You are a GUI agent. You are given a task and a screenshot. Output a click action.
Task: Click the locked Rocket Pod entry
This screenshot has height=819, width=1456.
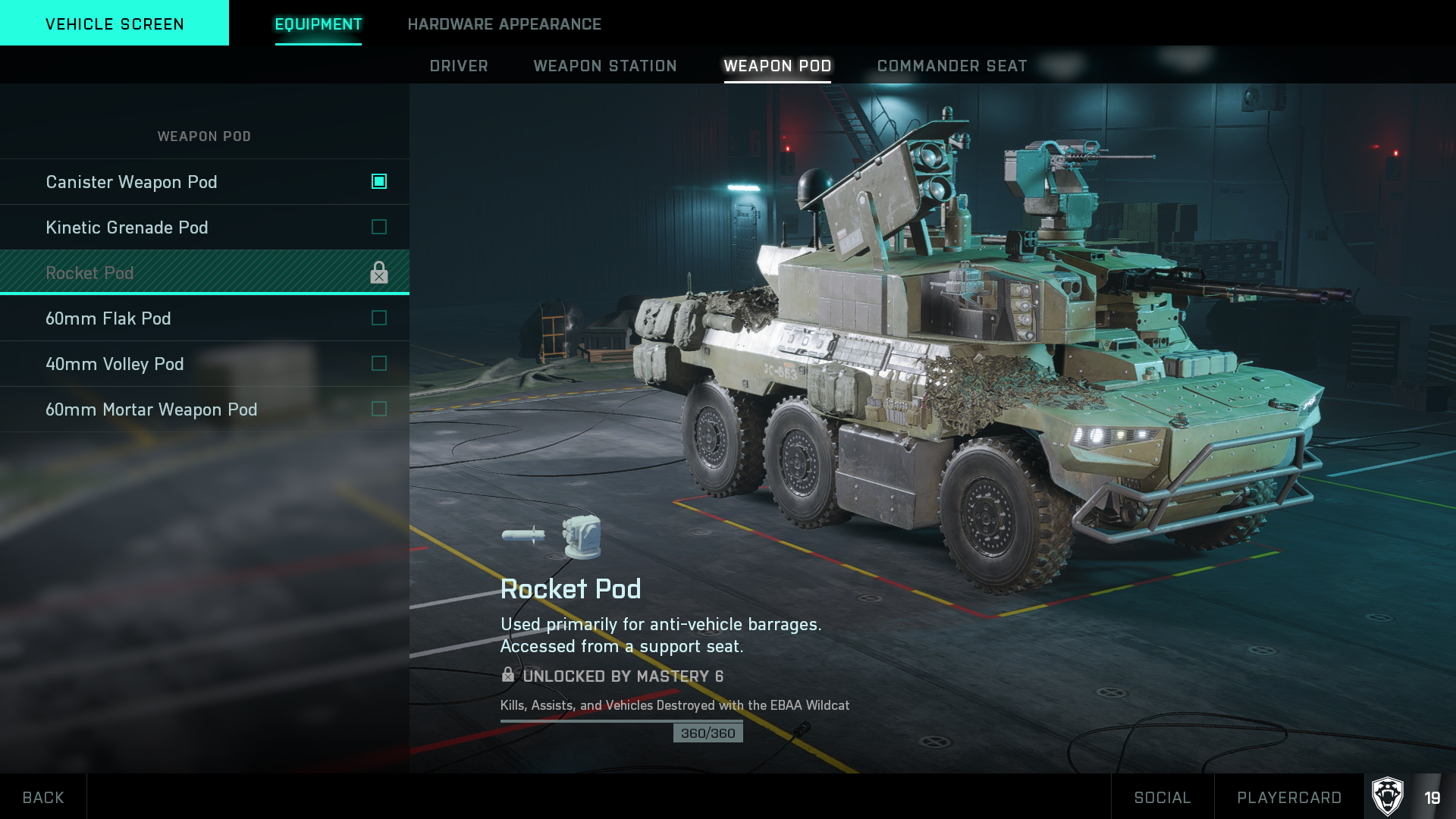point(205,273)
